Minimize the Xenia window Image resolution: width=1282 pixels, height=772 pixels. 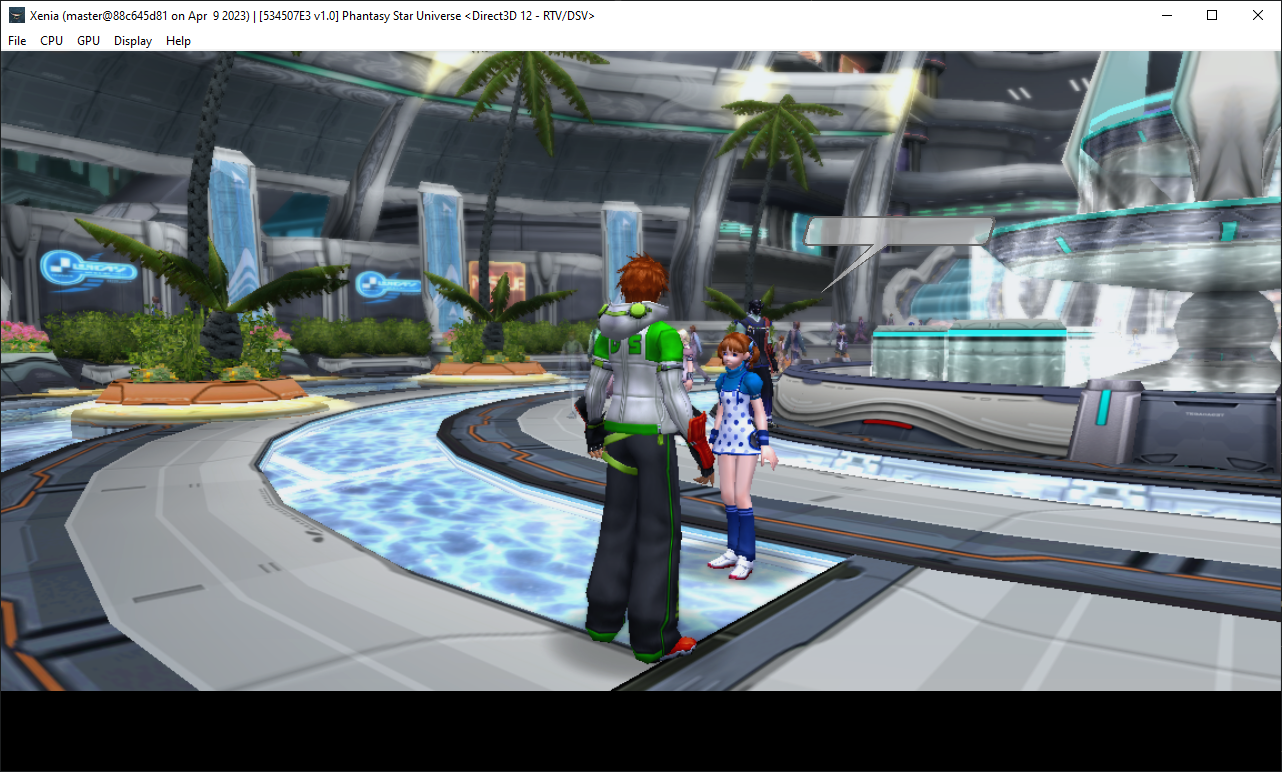[1166, 15]
